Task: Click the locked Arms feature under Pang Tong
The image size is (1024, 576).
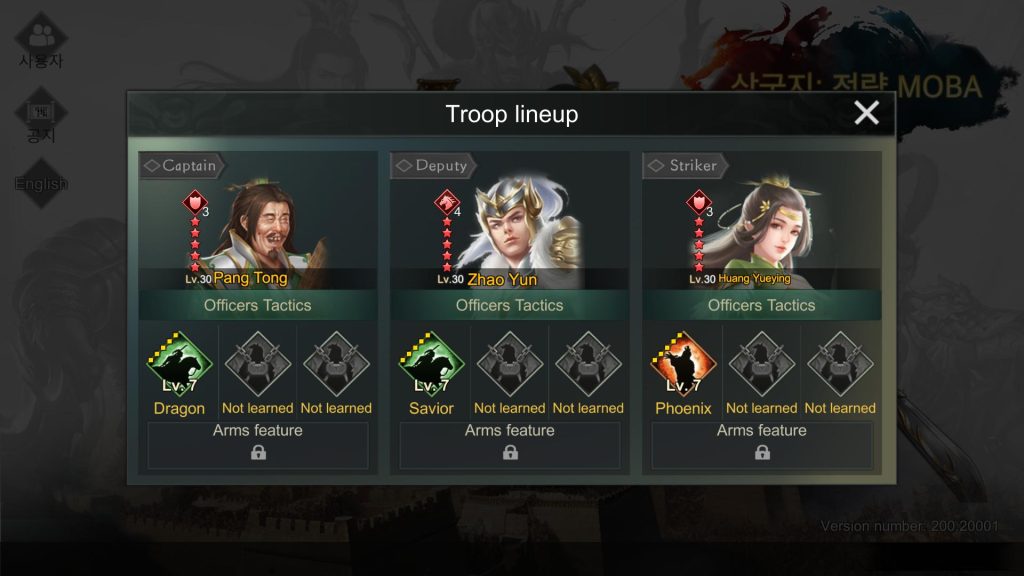Action: [x=258, y=445]
